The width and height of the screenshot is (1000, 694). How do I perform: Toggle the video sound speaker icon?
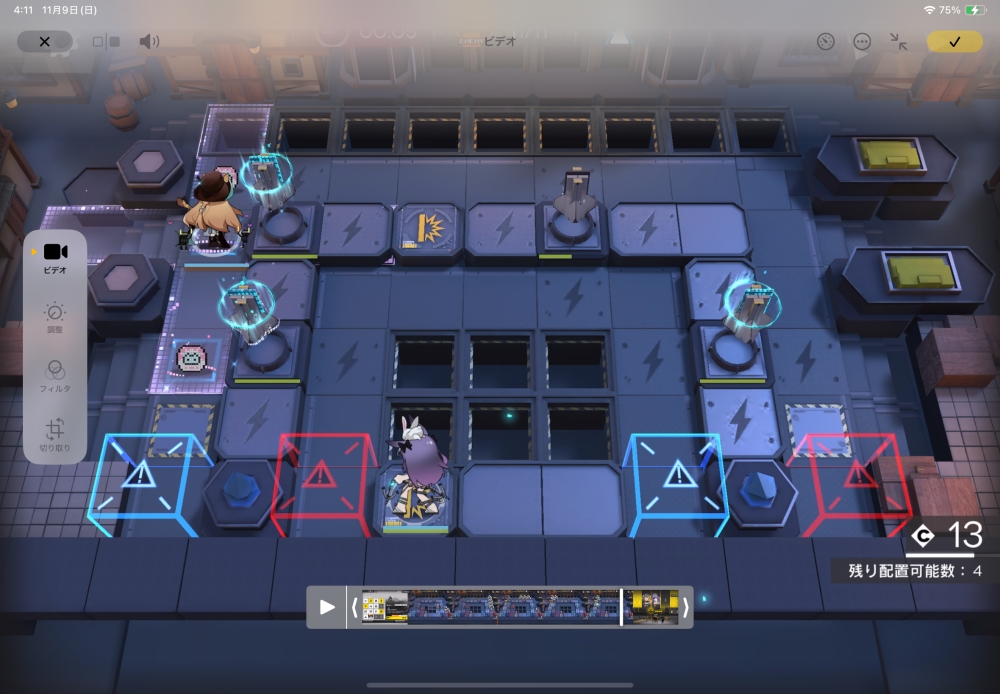click(x=149, y=42)
